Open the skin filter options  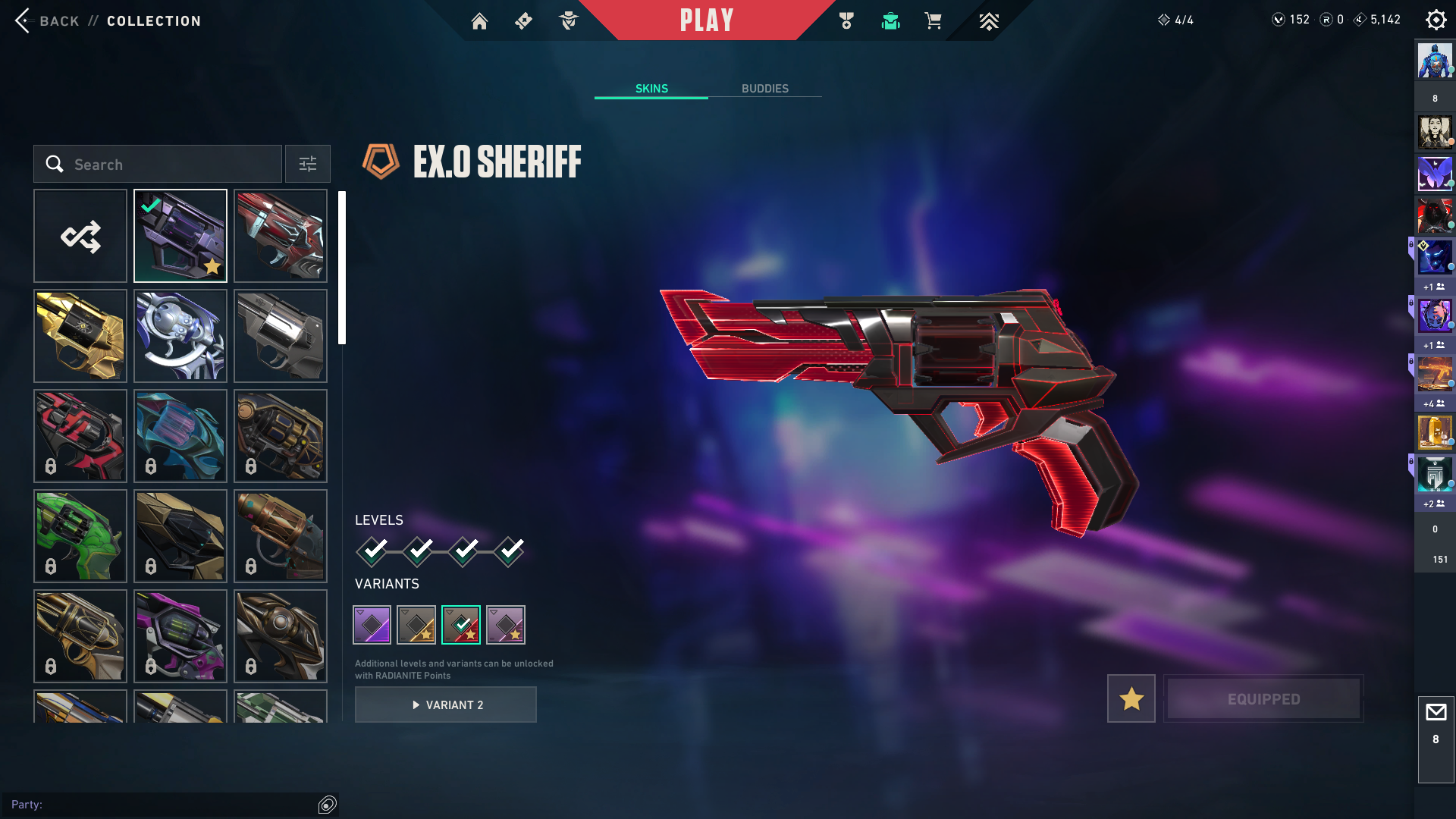coord(308,165)
